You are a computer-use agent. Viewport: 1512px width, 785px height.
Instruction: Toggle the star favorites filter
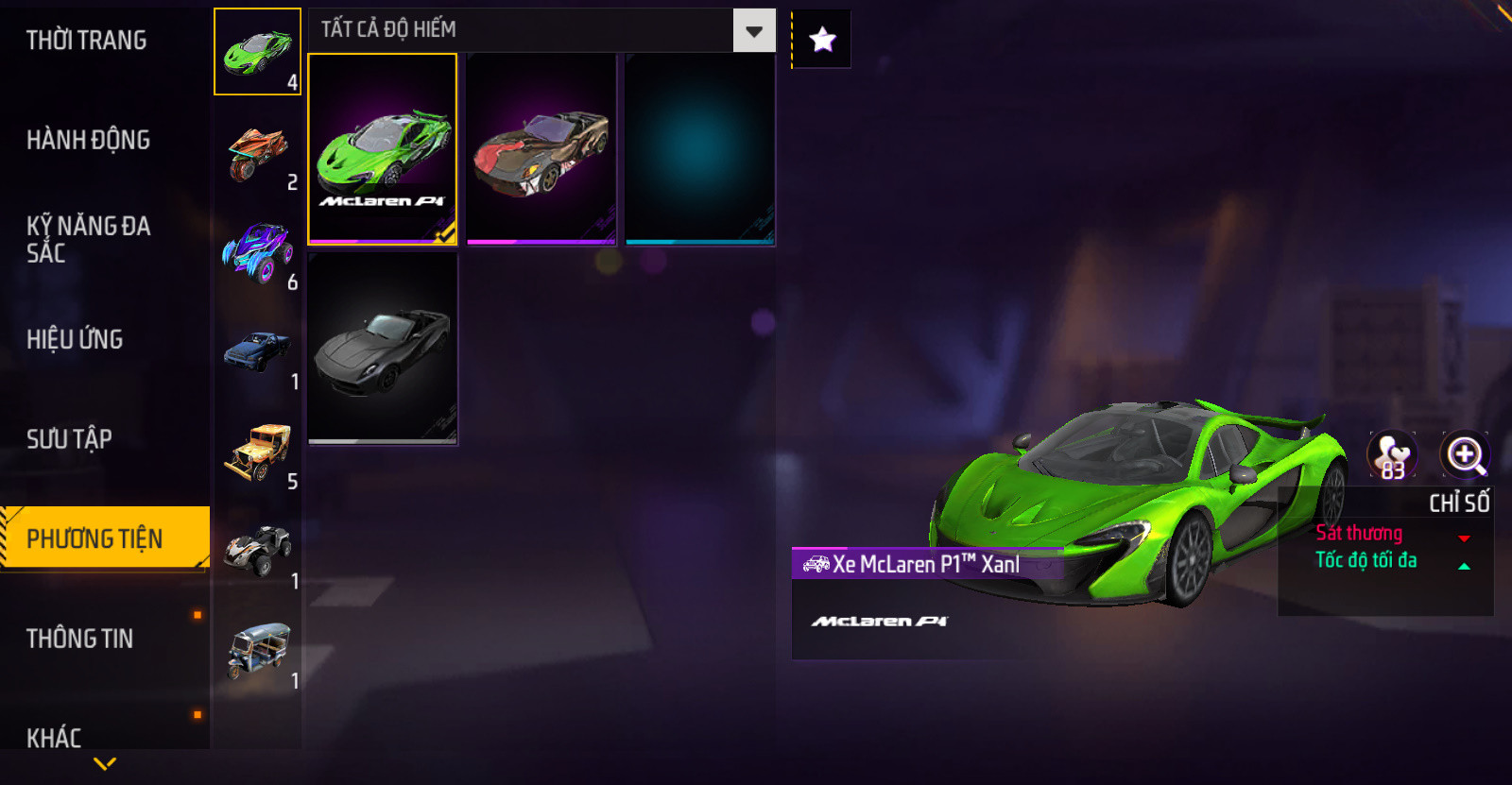click(x=822, y=40)
